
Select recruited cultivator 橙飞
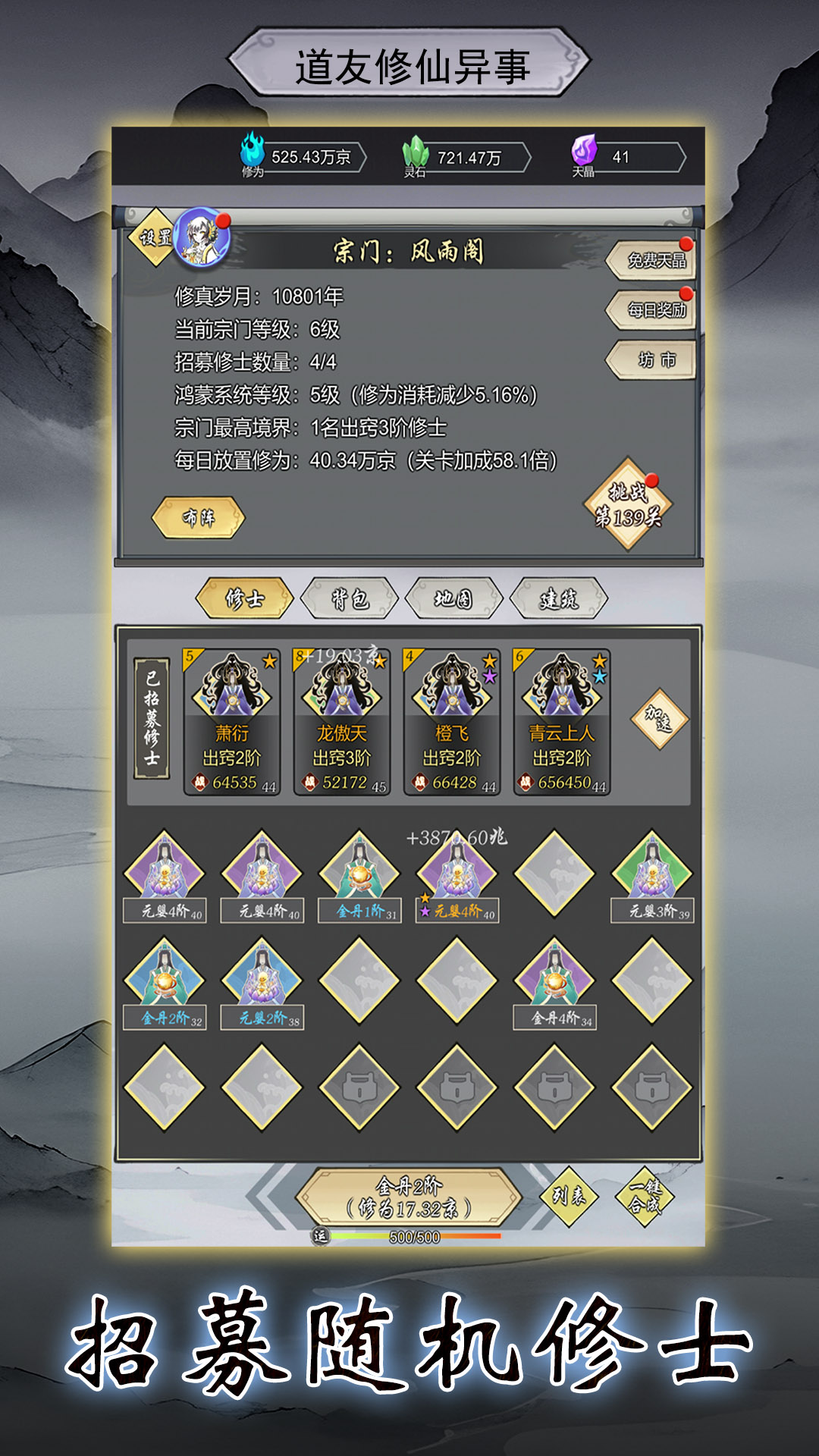pyautogui.click(x=452, y=721)
